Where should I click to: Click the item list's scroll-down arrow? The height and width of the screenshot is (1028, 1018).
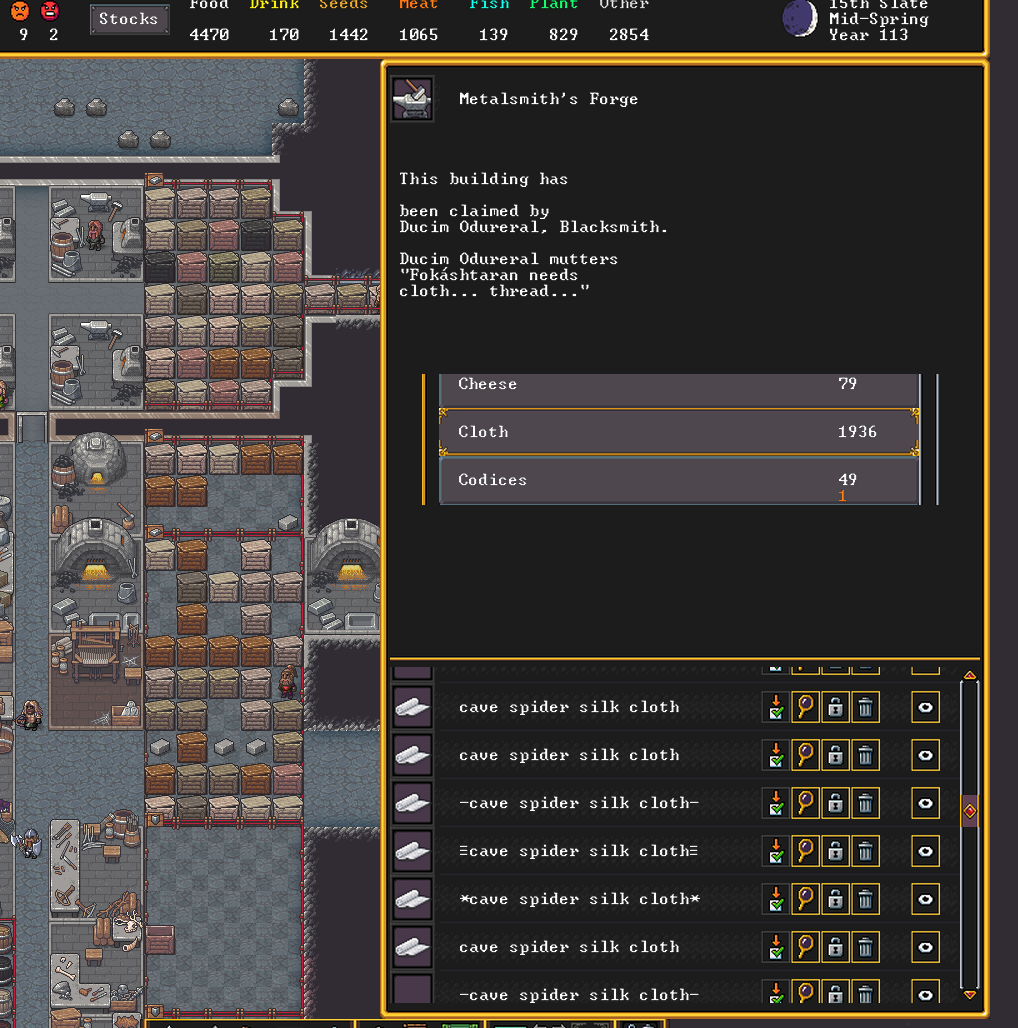[x=969, y=994]
